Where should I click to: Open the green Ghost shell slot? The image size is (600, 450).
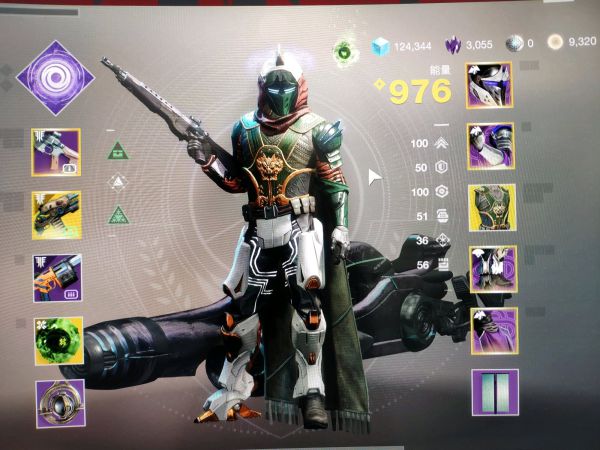[57, 340]
